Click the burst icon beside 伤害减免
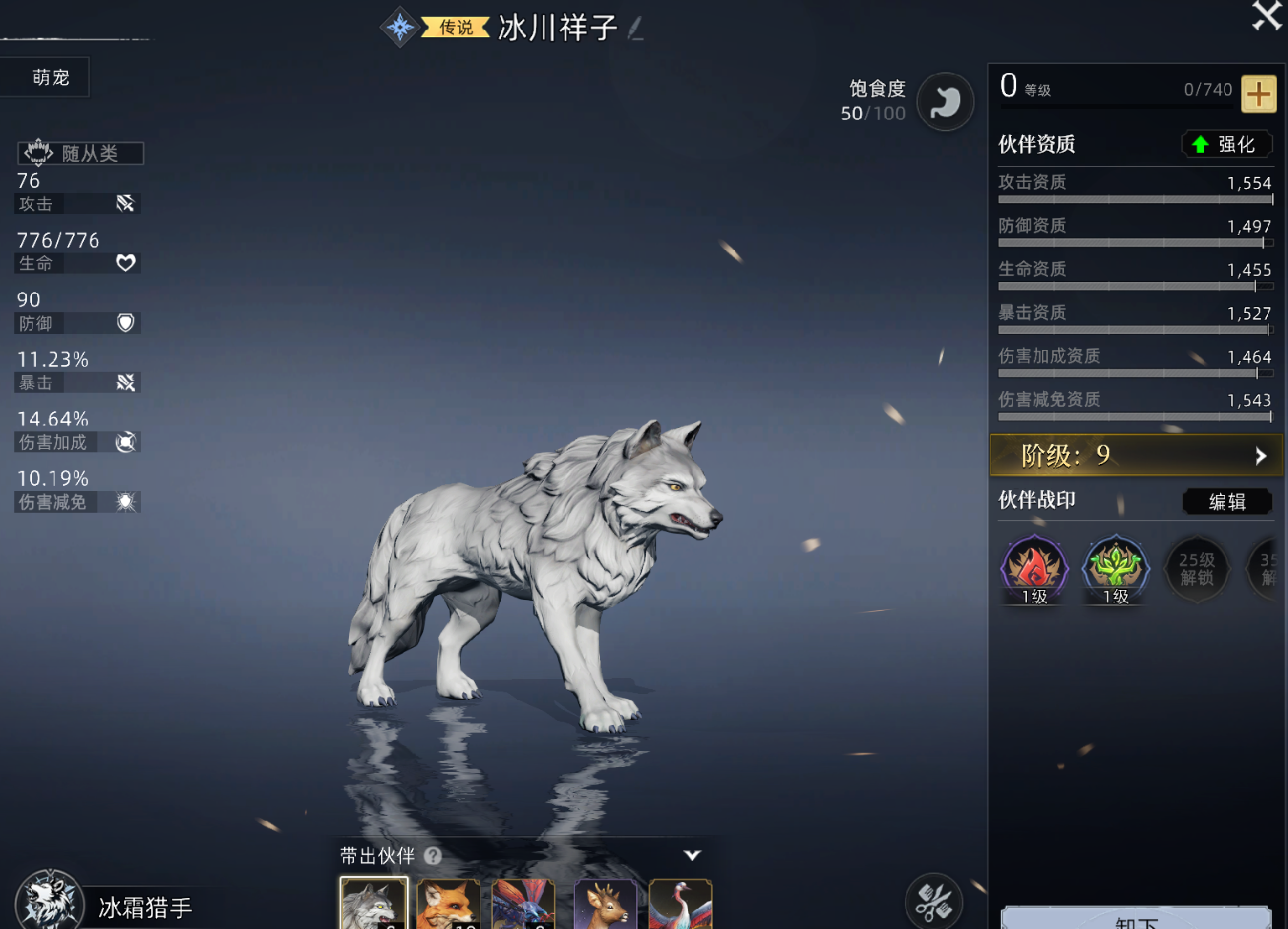Image resolution: width=1288 pixels, height=929 pixels. coord(125,502)
